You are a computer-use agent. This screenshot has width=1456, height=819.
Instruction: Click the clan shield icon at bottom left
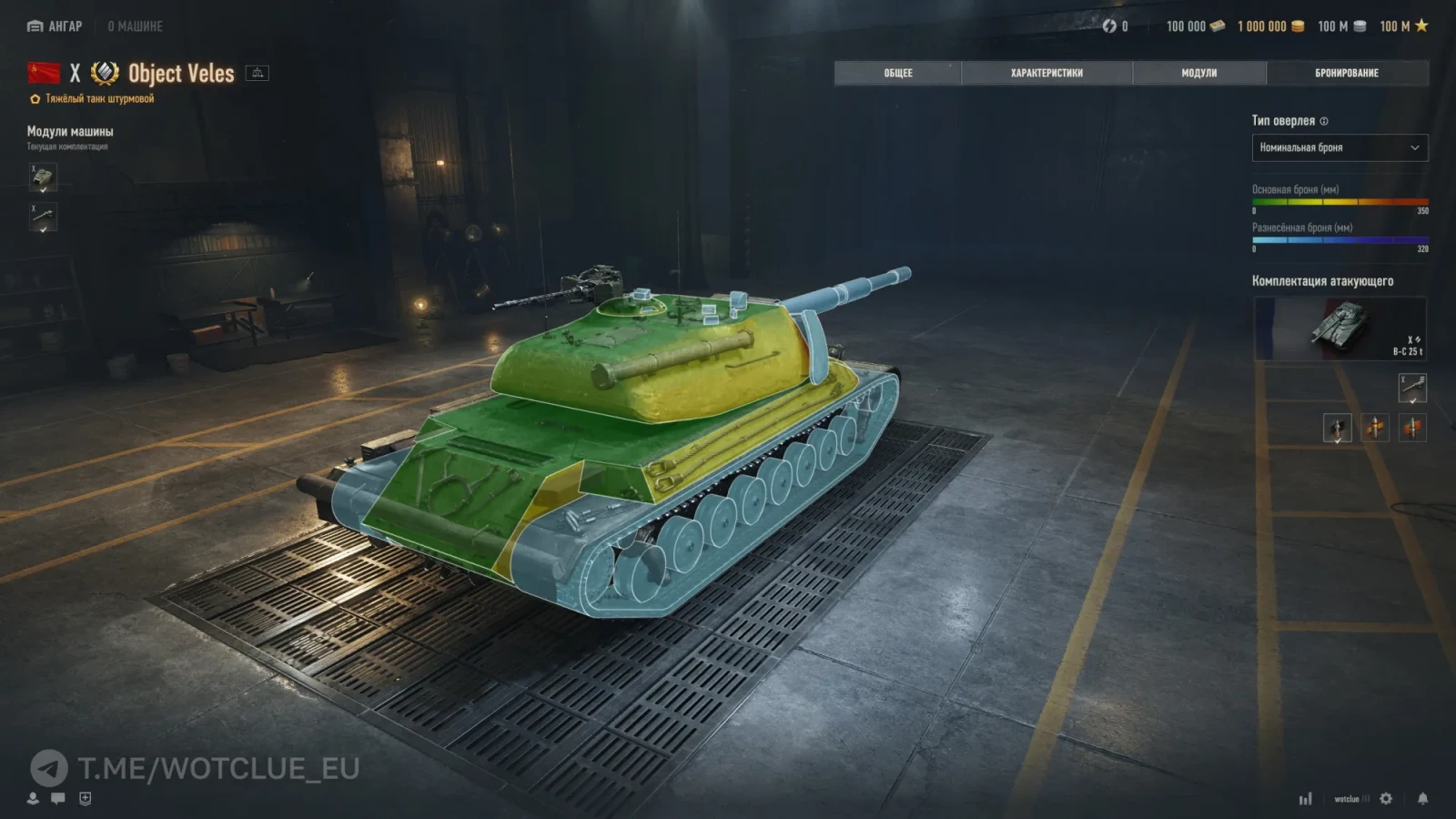(85, 798)
